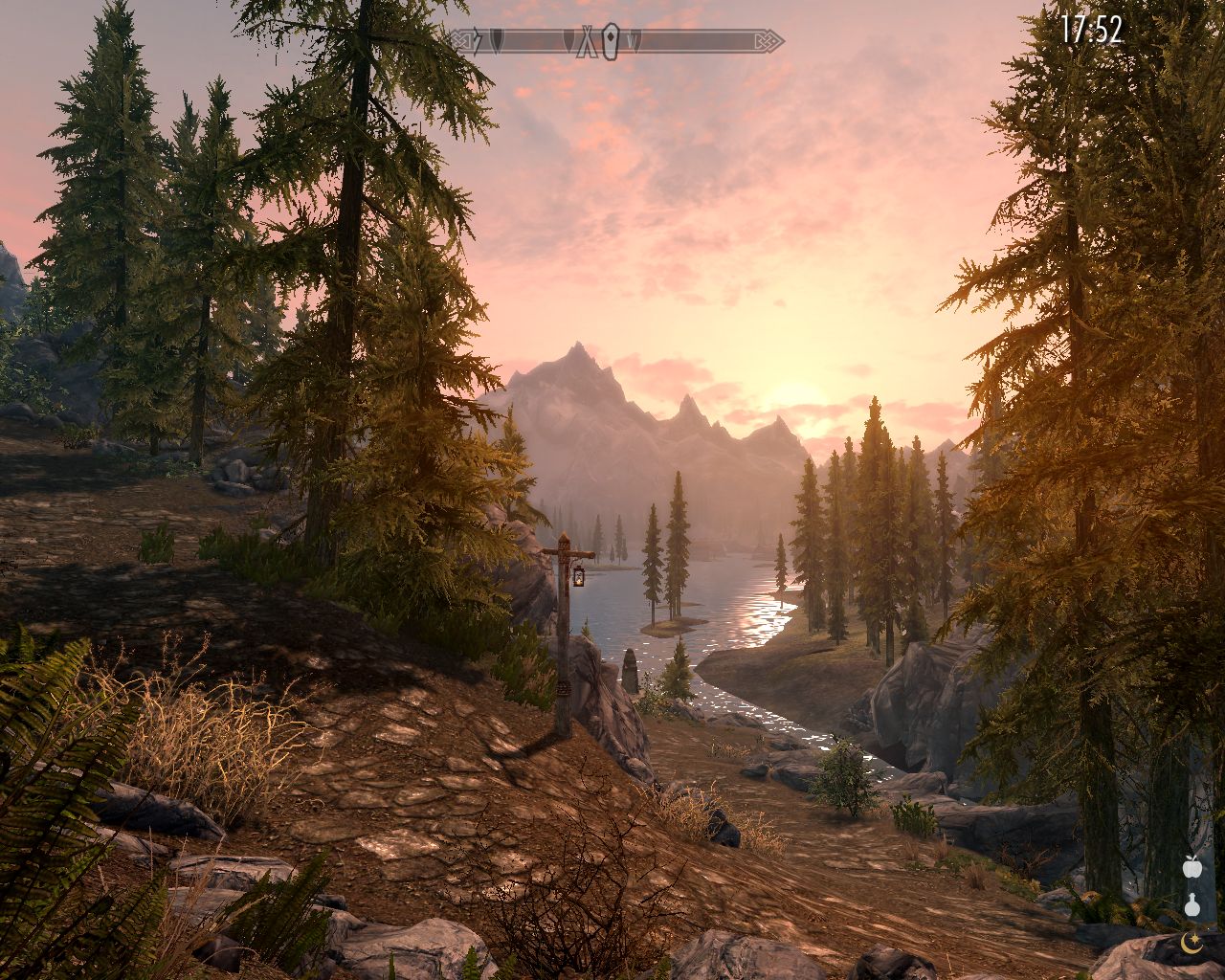Select the West 'W' marker on the compass

(633, 41)
